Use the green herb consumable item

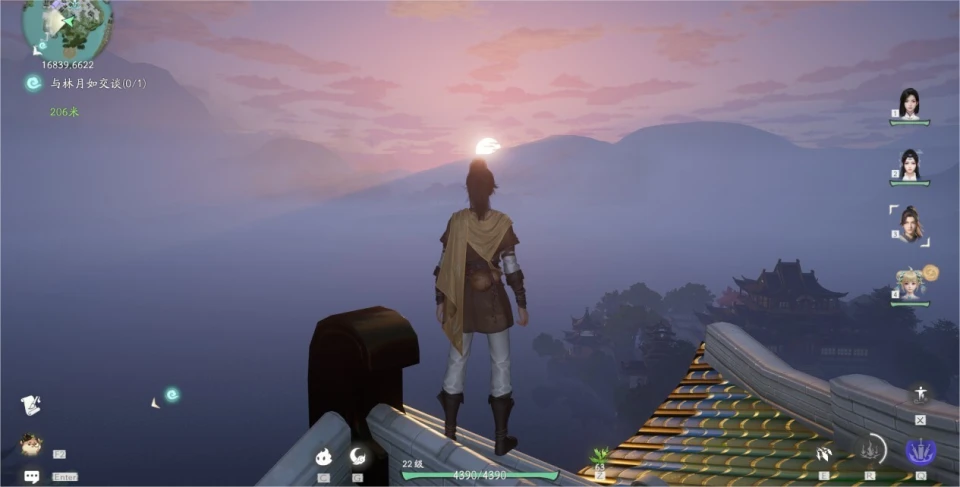pos(601,456)
